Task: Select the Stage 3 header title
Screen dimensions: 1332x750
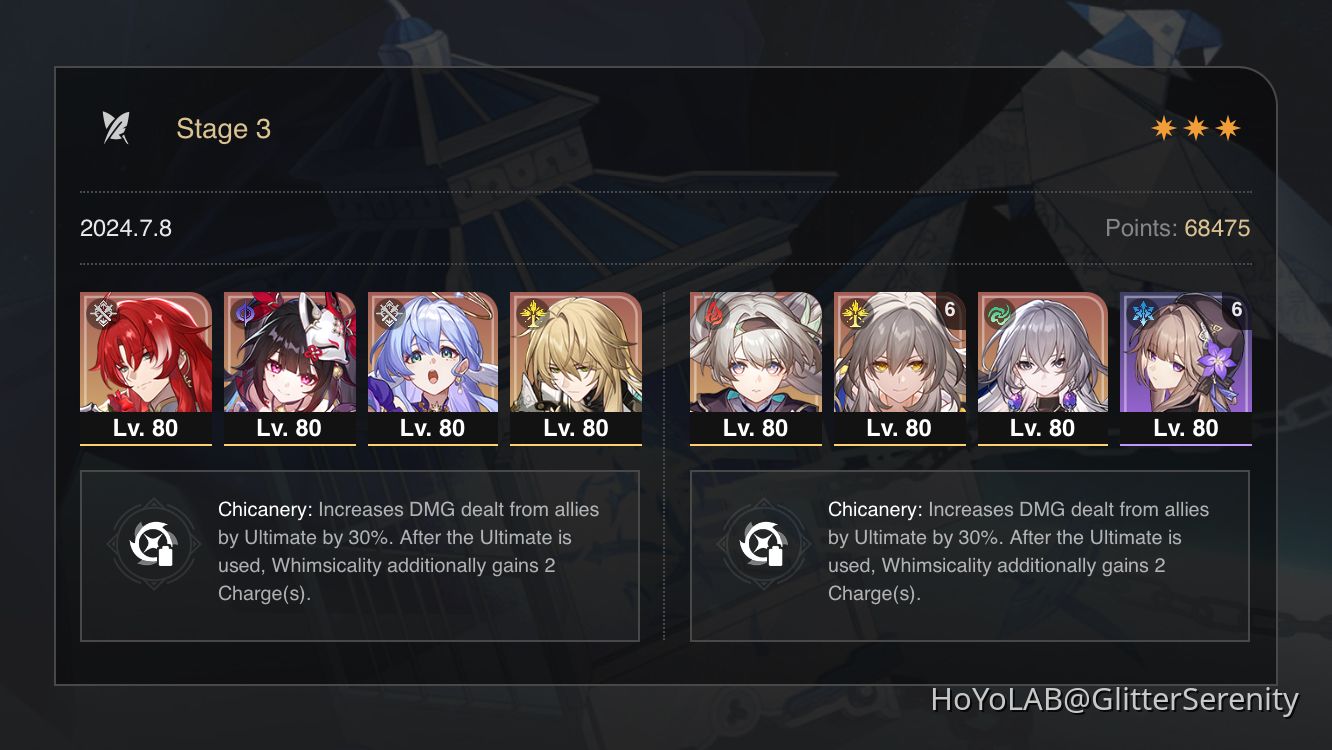Action: pos(223,128)
